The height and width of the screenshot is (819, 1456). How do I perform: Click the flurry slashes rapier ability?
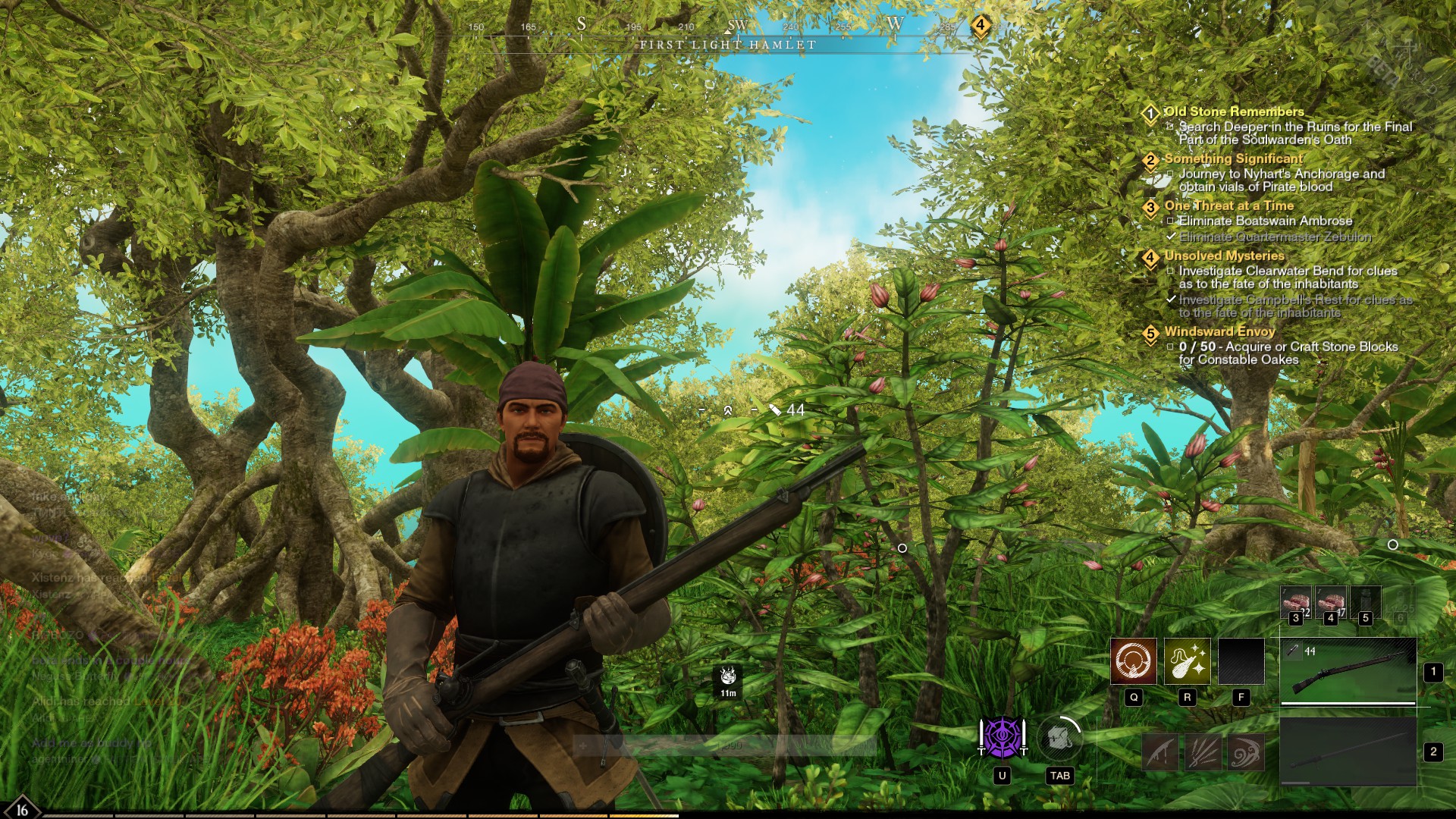coord(1203,752)
